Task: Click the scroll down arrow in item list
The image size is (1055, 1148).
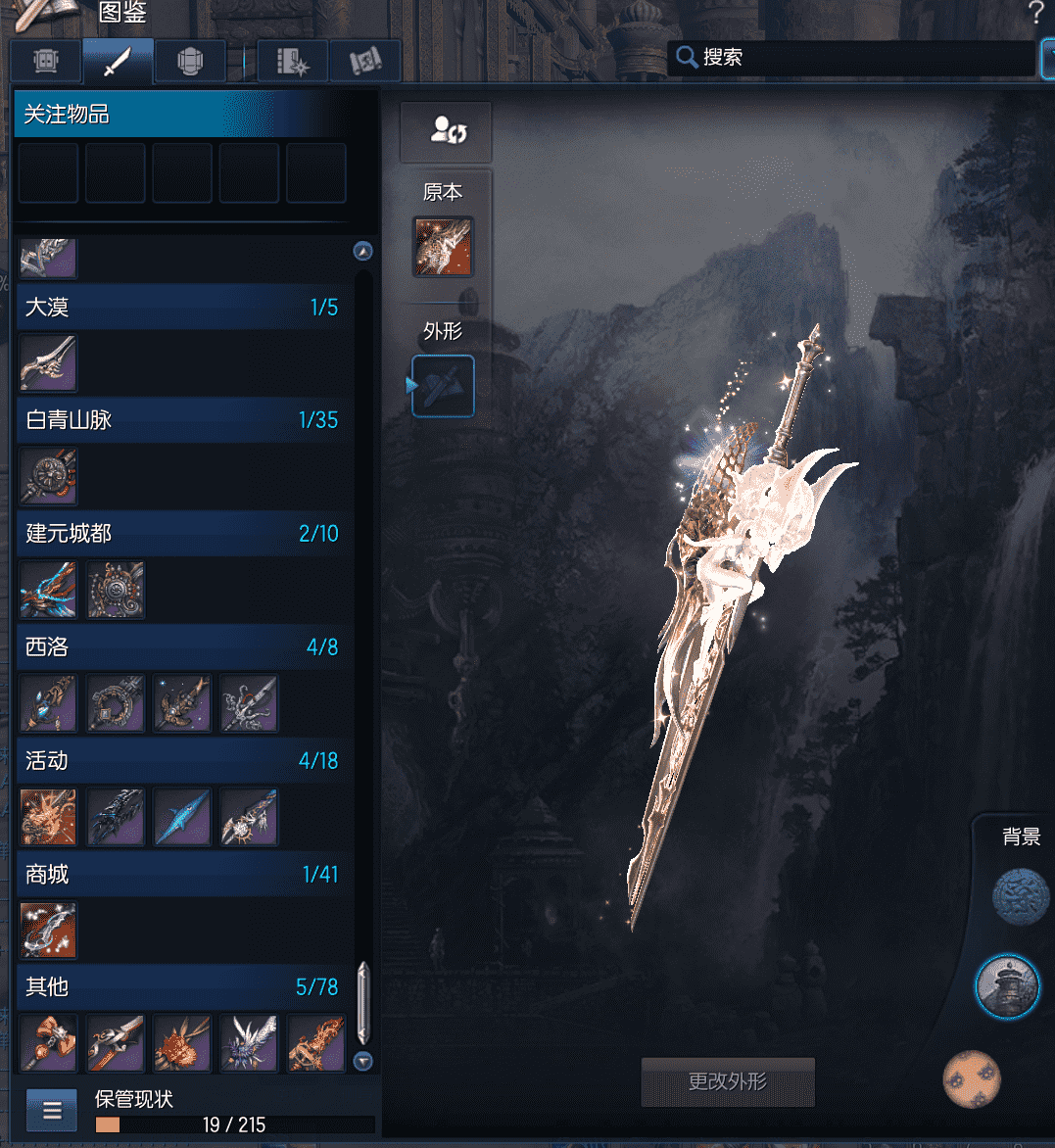Action: [x=363, y=1062]
